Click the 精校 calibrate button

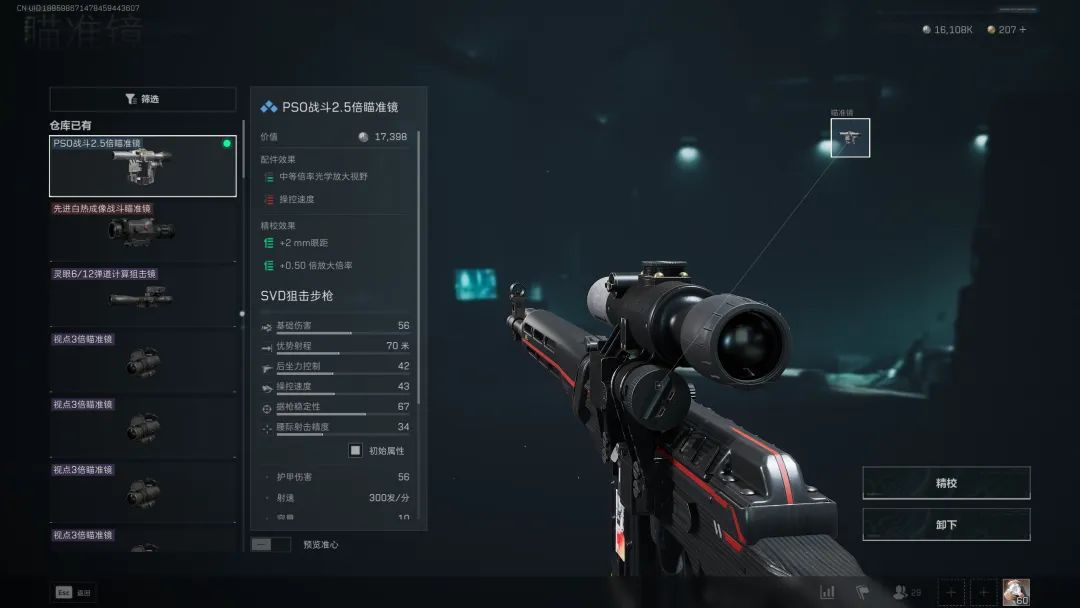click(945, 483)
